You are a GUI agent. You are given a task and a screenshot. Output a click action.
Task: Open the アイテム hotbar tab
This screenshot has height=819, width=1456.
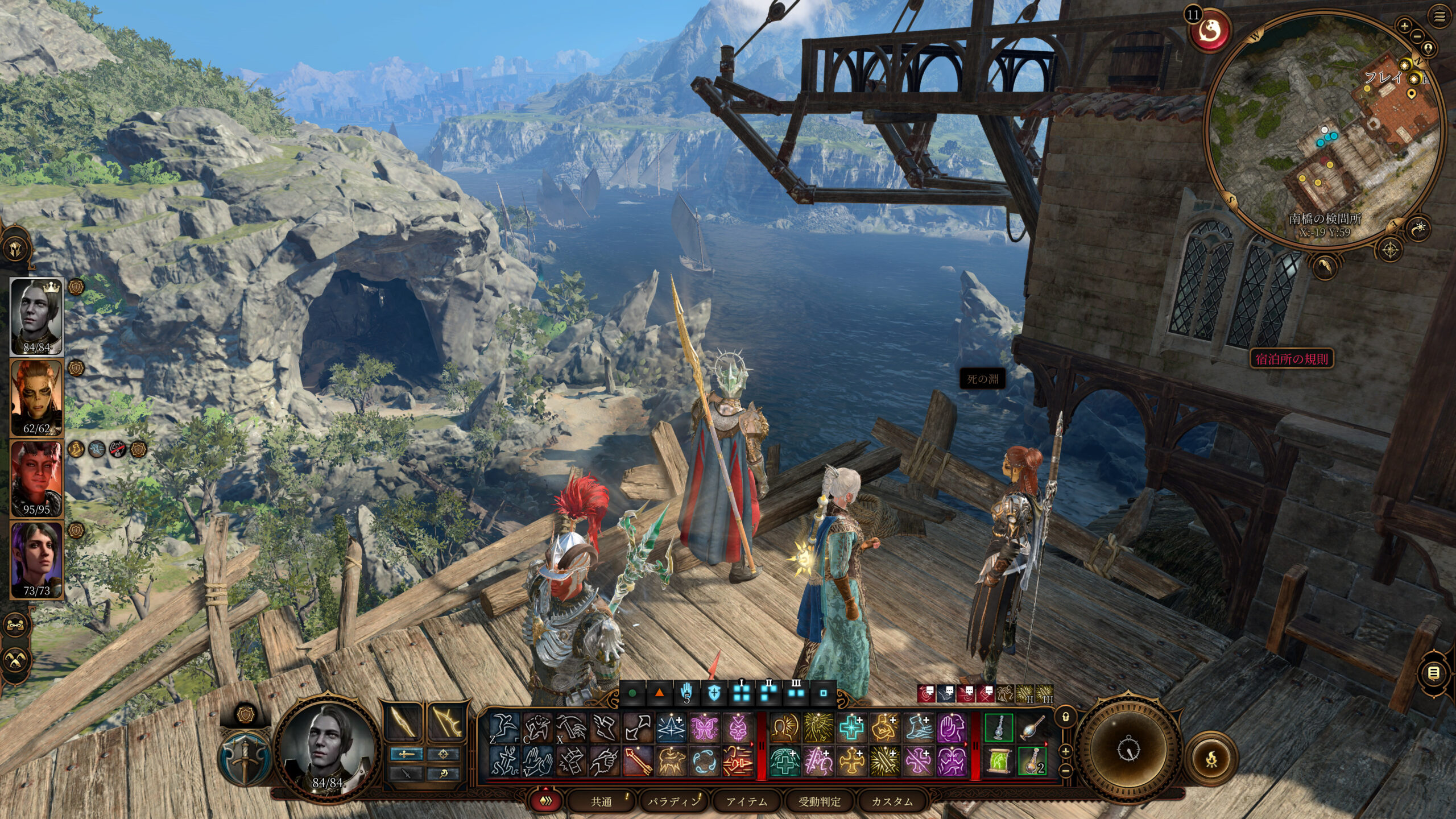click(x=746, y=801)
